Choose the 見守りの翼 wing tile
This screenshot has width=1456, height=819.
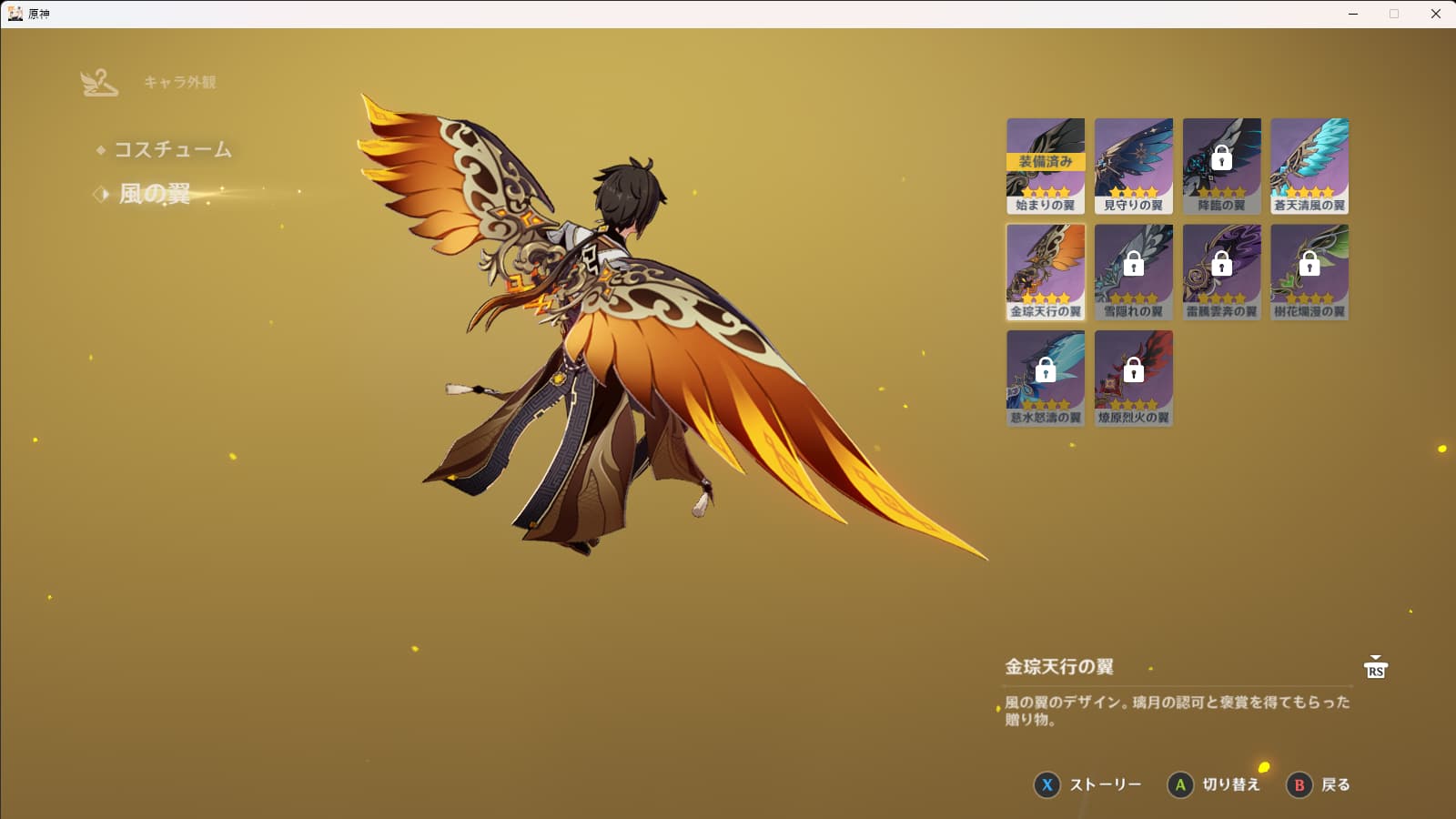click(1133, 166)
